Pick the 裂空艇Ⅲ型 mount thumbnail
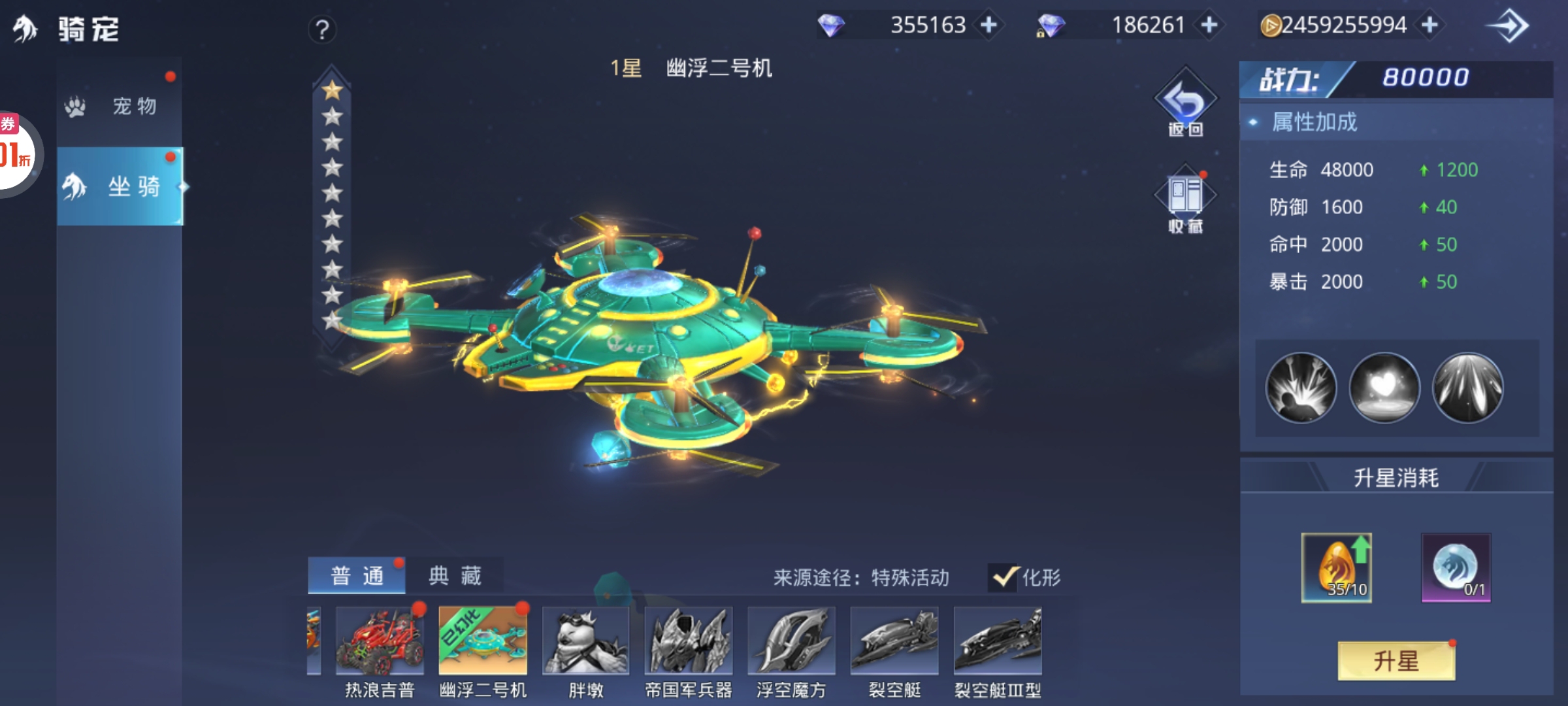Screen dimensions: 1568x706 (x=998, y=641)
